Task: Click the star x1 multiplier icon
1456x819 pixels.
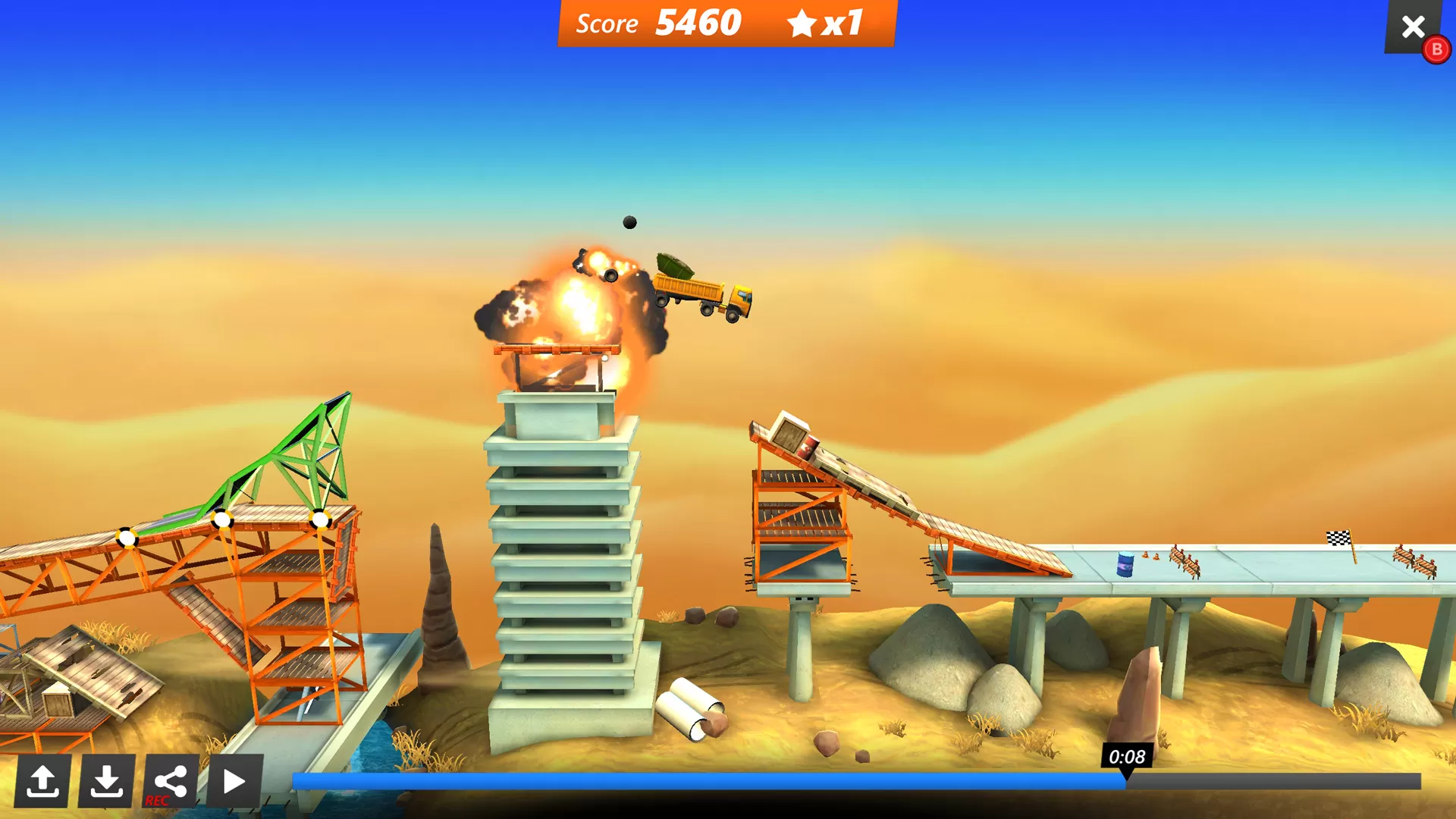Action: pos(803,24)
